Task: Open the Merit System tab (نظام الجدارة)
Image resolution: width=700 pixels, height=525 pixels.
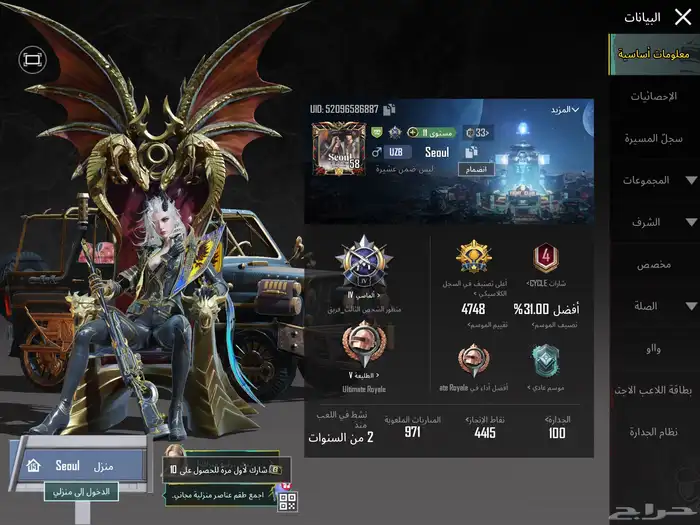Action: [655, 431]
